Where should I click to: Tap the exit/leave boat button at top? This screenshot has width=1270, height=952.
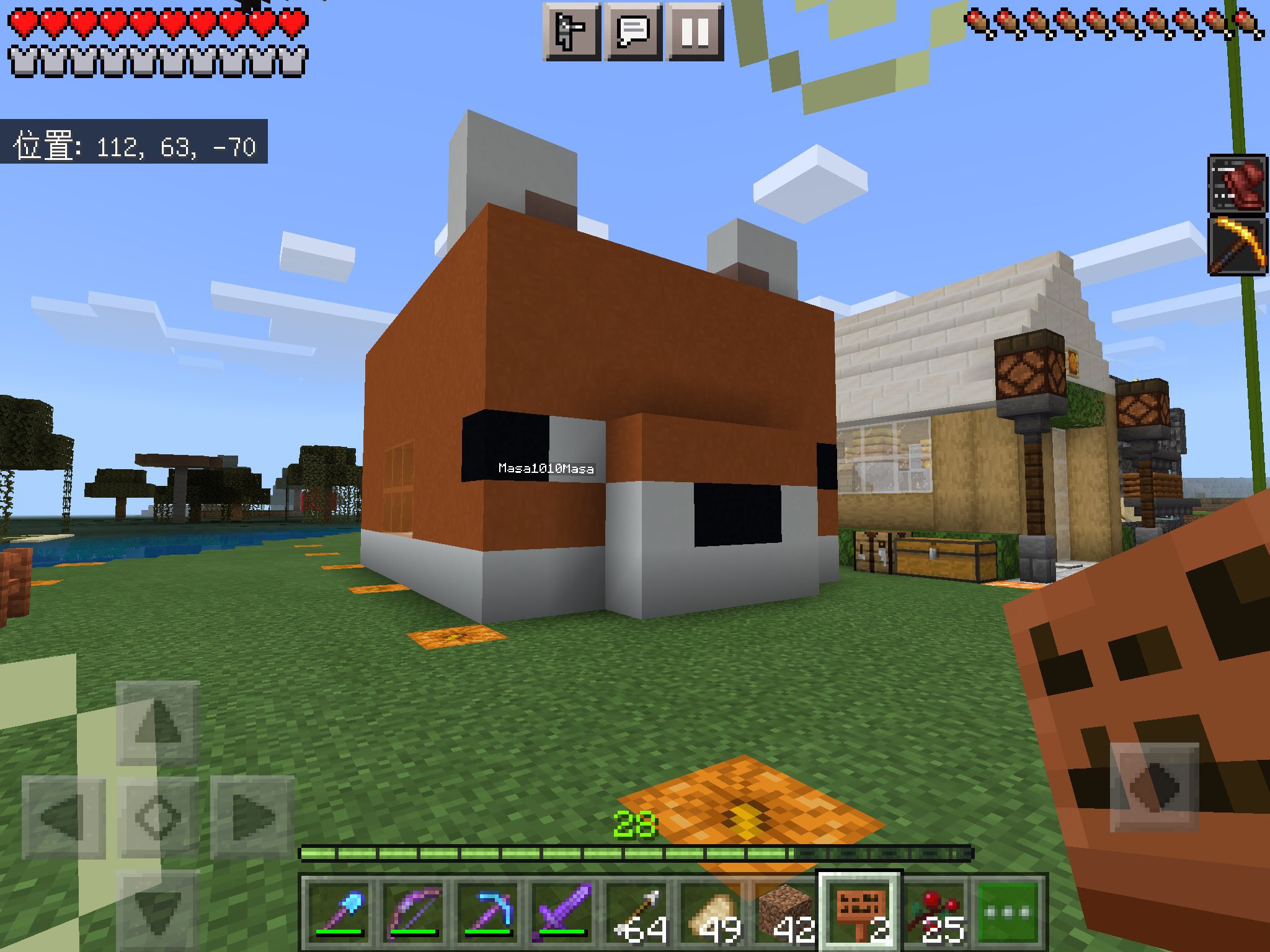[x=571, y=32]
